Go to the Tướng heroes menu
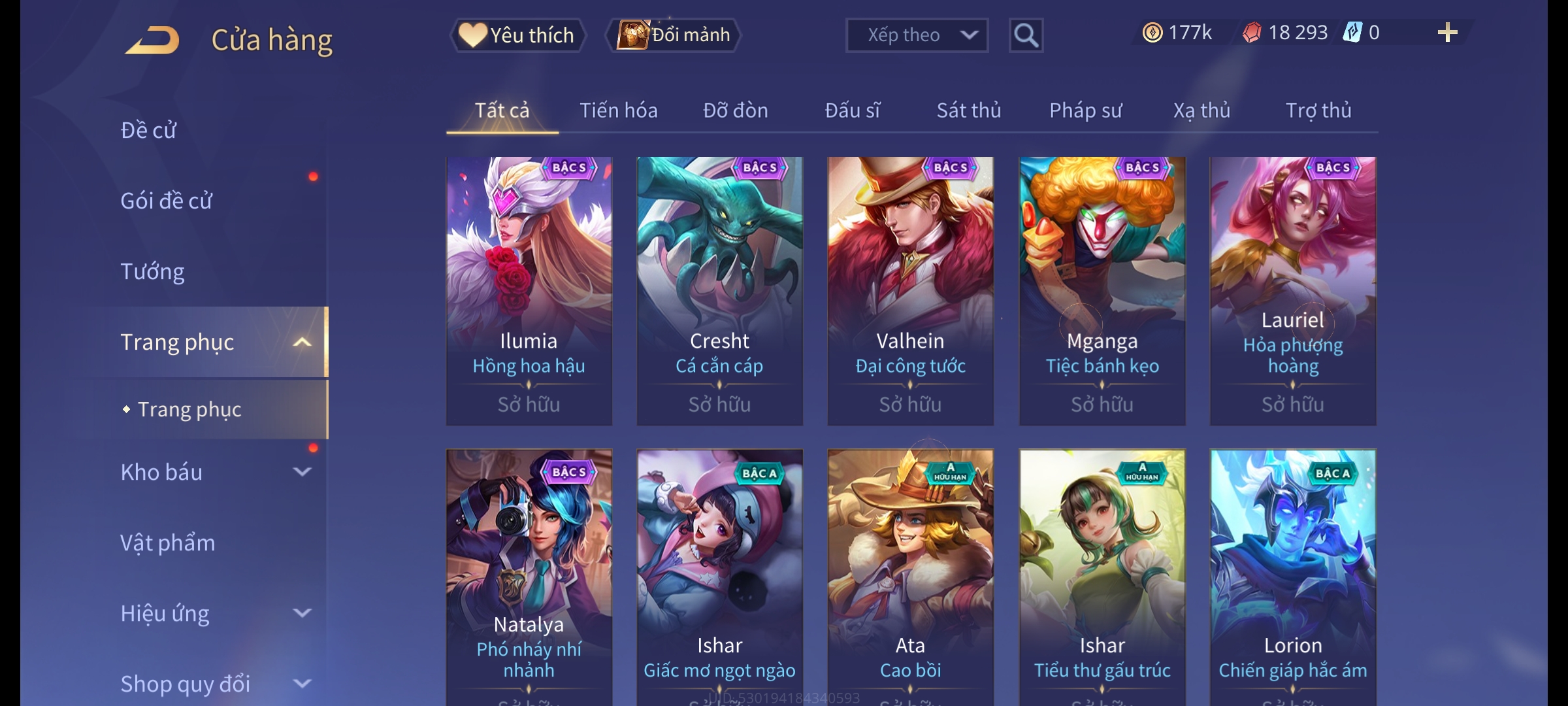 click(x=152, y=271)
